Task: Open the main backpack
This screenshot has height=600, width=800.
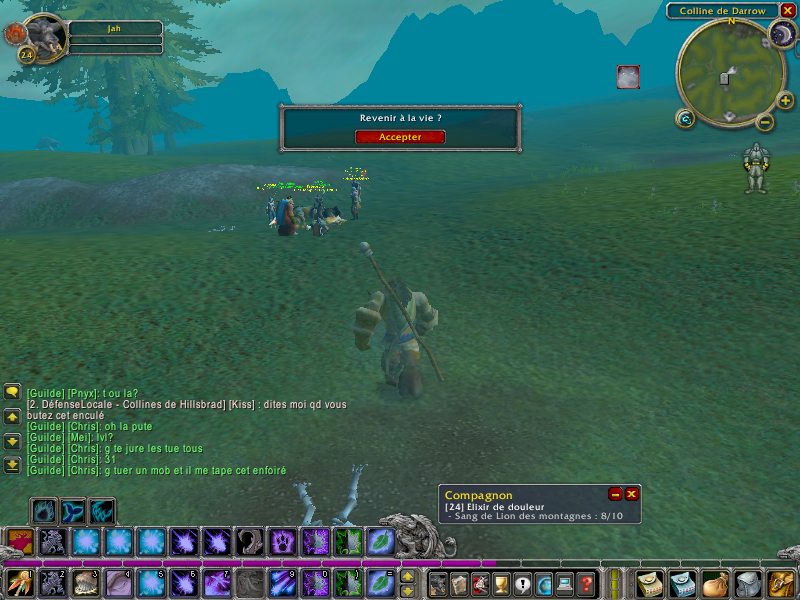Action: (x=780, y=583)
